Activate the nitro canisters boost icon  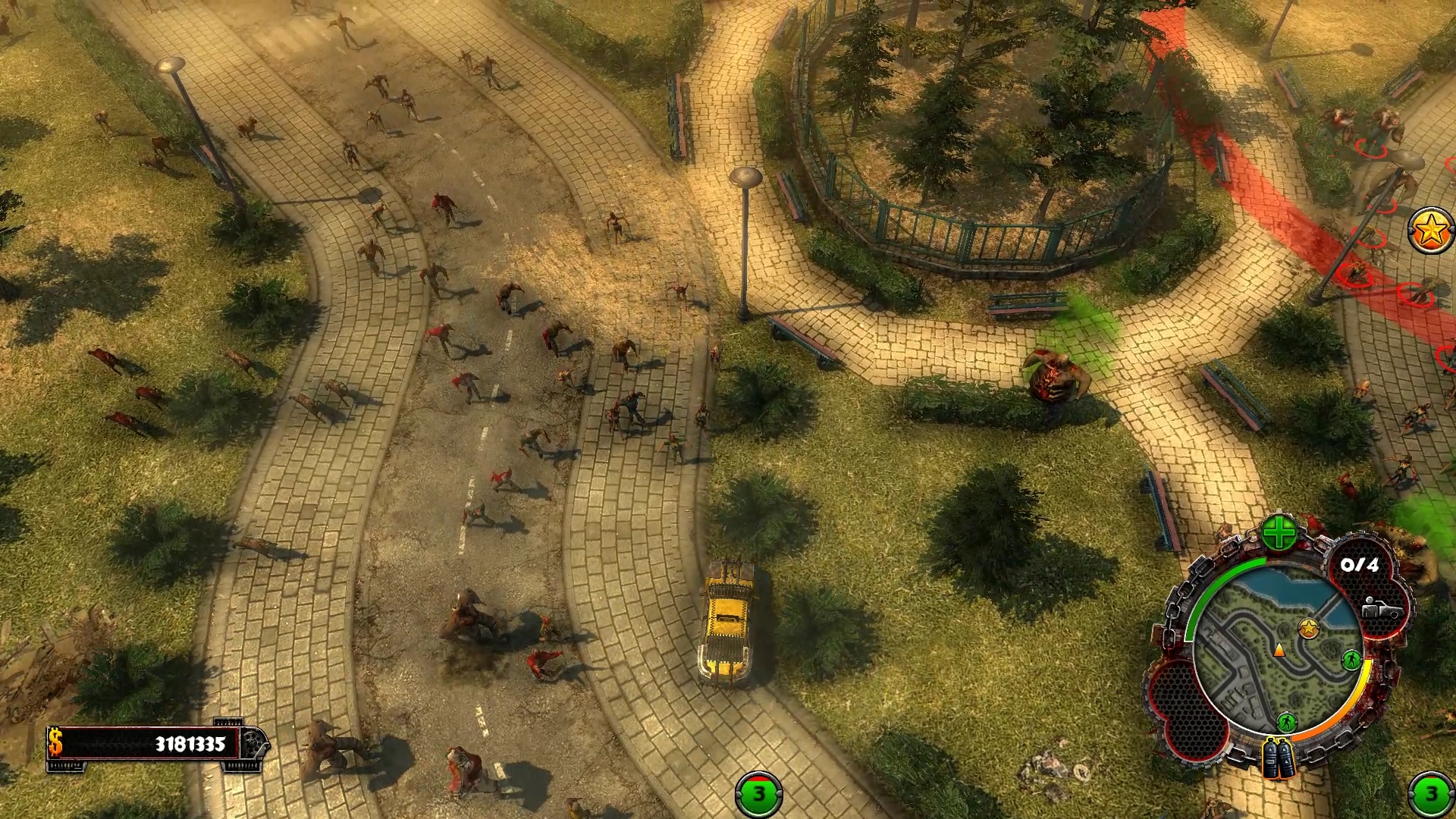coord(1279,759)
